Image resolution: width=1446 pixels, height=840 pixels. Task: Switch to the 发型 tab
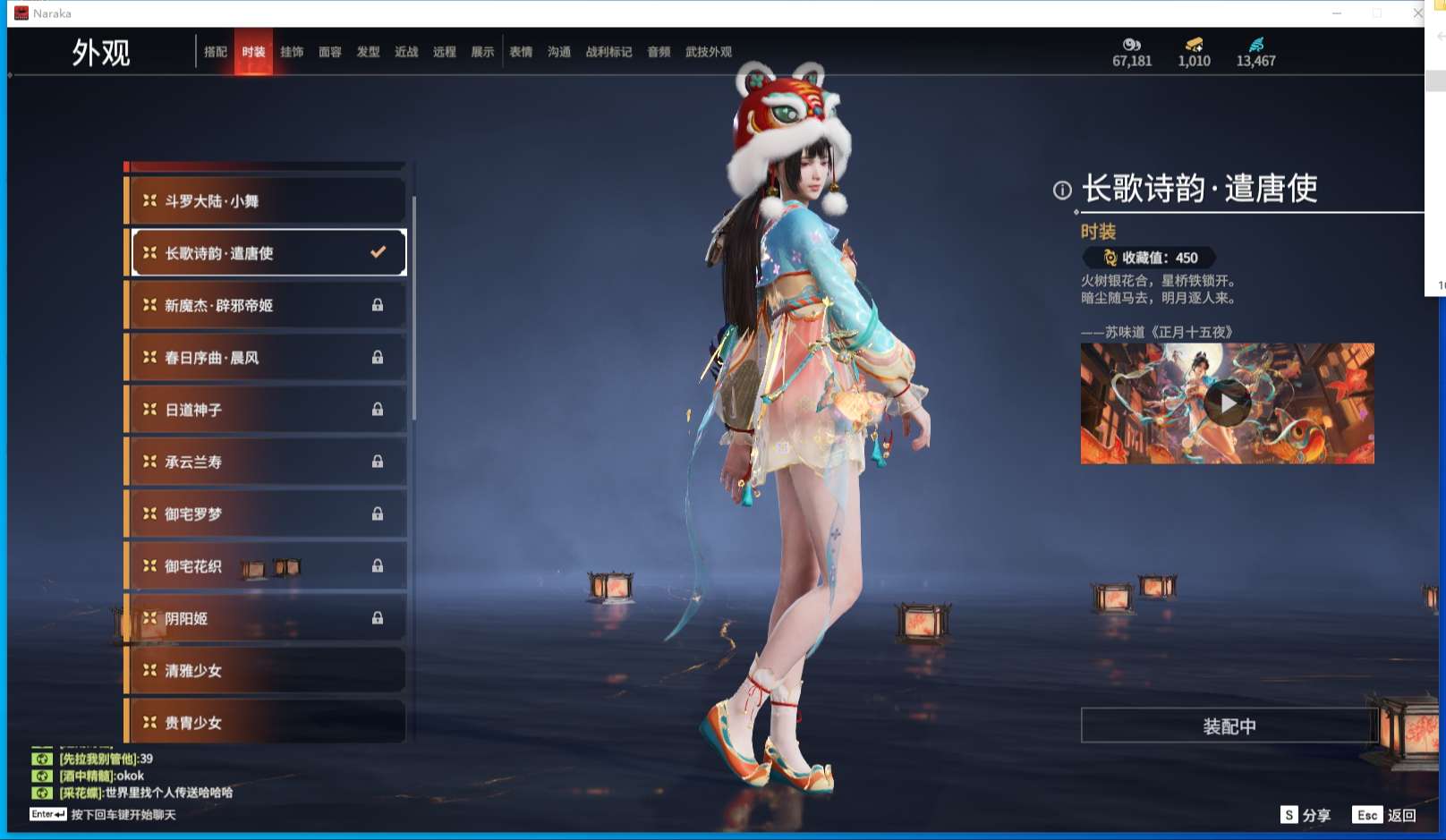tap(369, 51)
